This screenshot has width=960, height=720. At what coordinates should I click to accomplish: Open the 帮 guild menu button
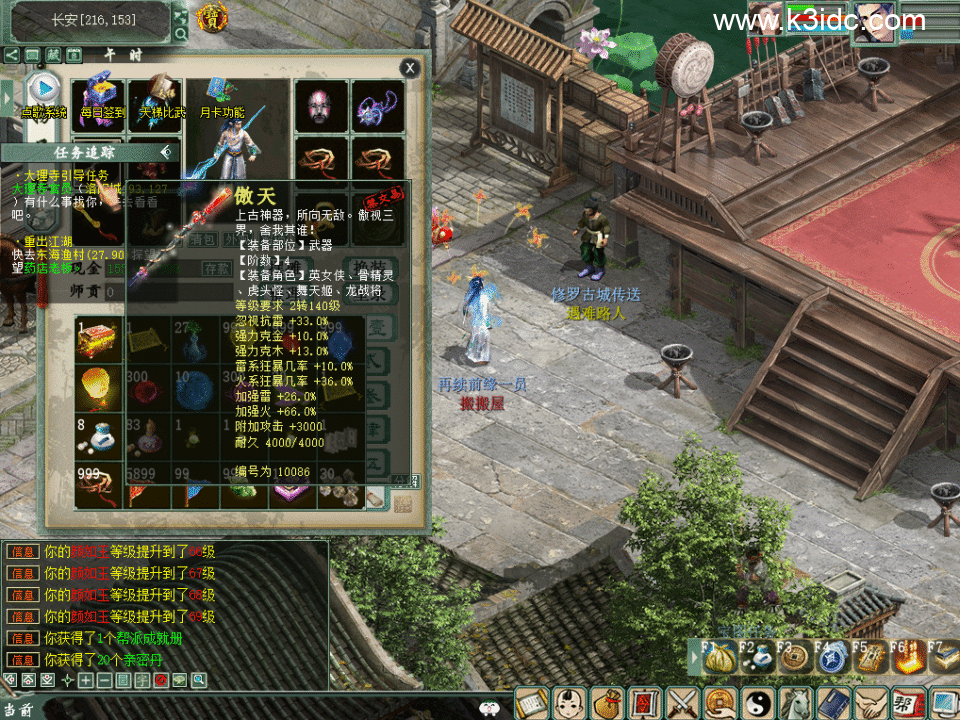coord(906,703)
